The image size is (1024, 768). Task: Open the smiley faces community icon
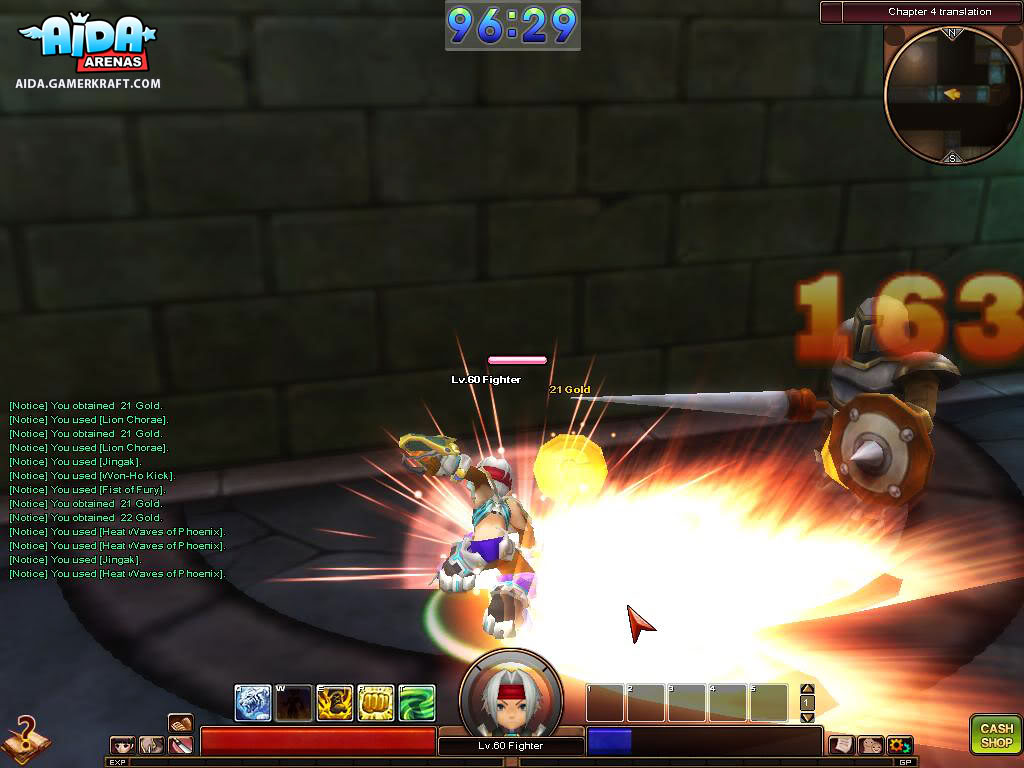click(871, 745)
